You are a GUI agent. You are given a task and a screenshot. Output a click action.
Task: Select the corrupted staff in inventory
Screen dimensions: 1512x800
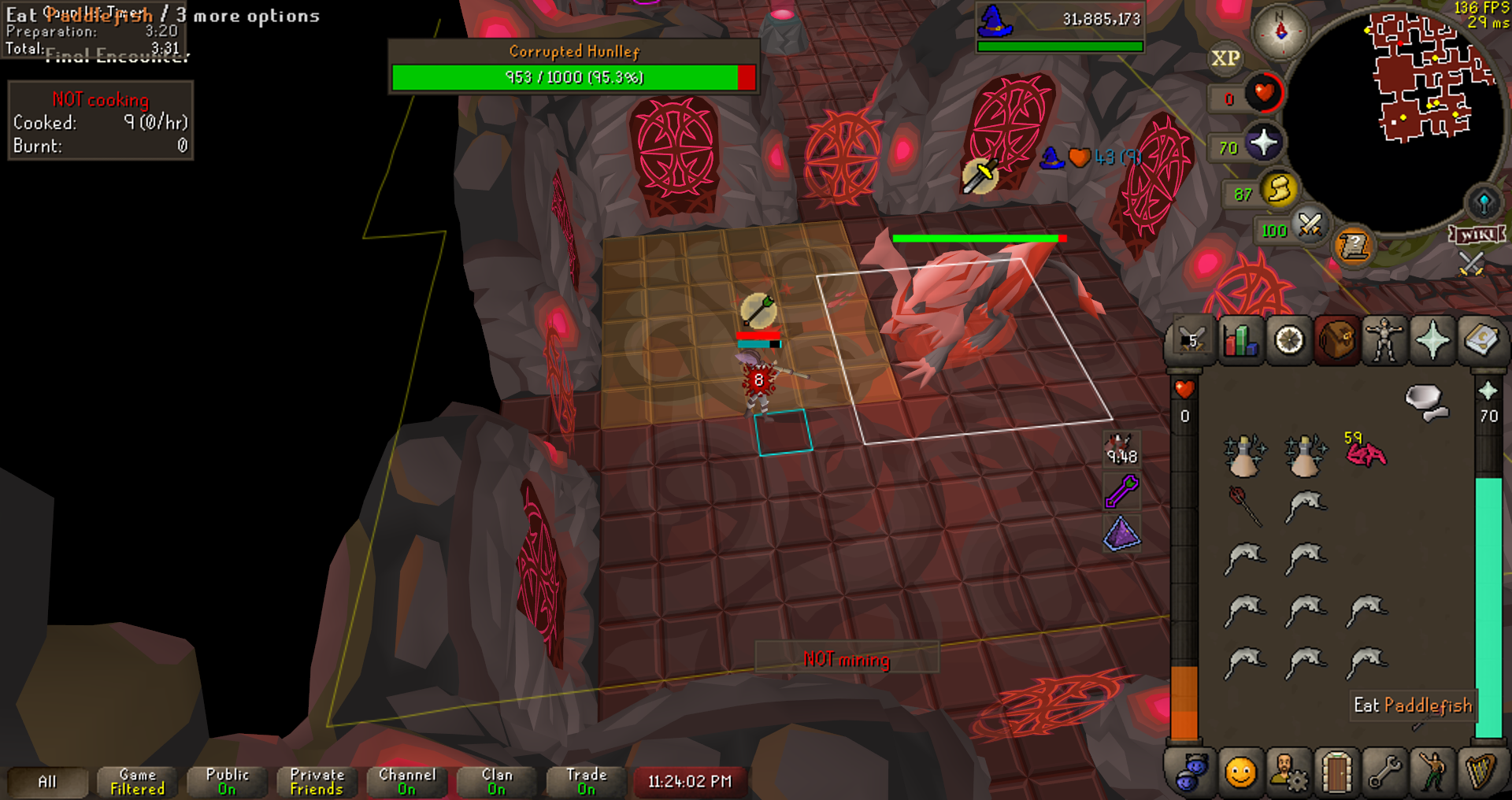(1245, 506)
